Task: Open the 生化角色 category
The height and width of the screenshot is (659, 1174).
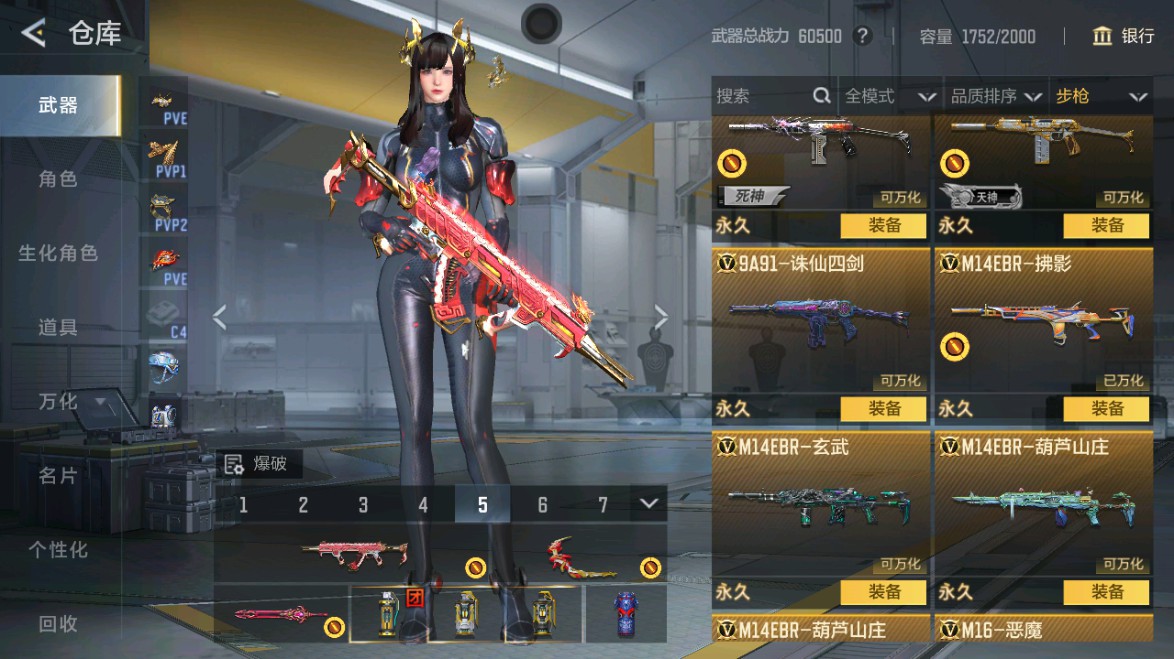Action: tap(58, 254)
